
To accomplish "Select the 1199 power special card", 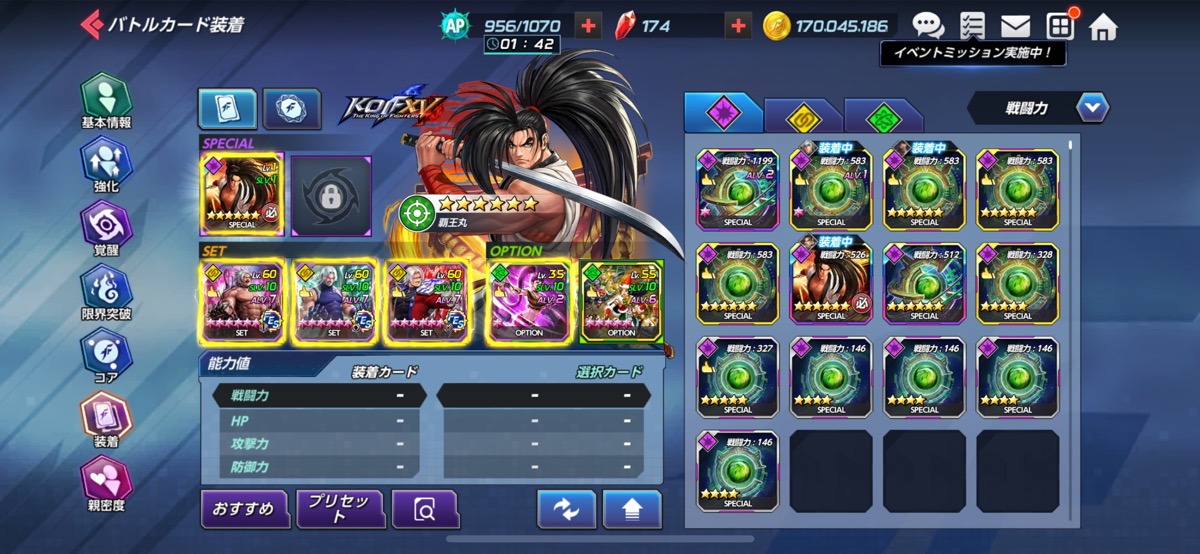I will [x=738, y=189].
